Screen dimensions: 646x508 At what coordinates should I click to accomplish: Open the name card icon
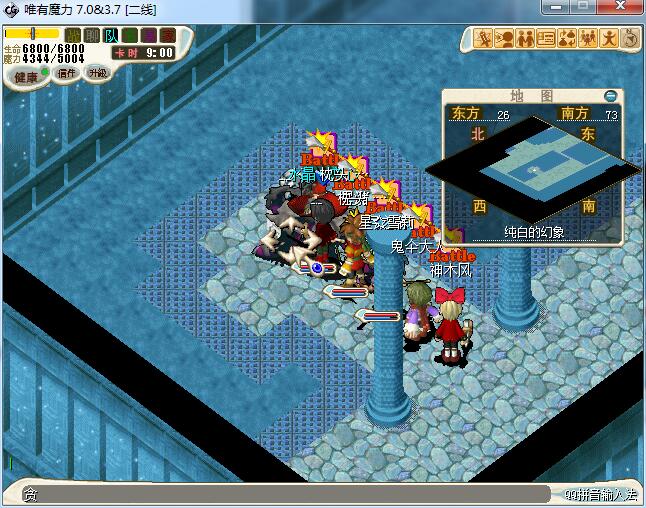(x=546, y=39)
